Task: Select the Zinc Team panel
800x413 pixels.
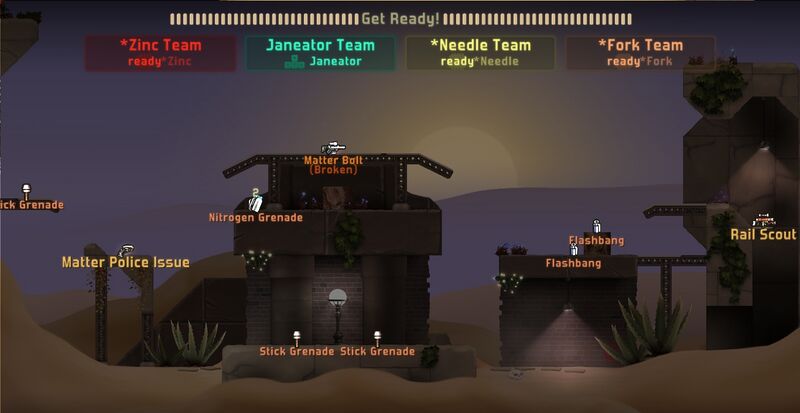Action: click(160, 53)
